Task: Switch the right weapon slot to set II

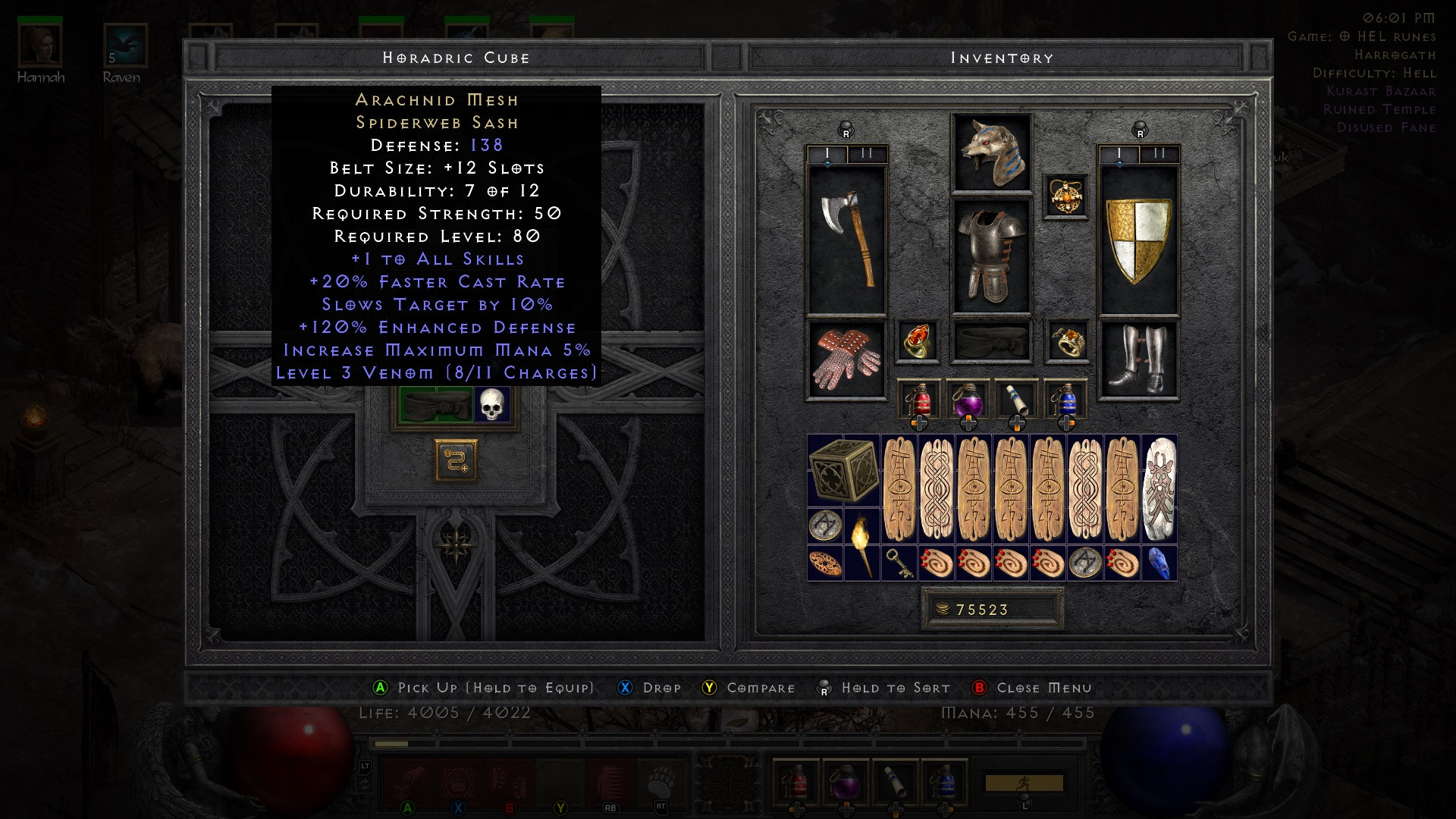Action: tap(1158, 152)
